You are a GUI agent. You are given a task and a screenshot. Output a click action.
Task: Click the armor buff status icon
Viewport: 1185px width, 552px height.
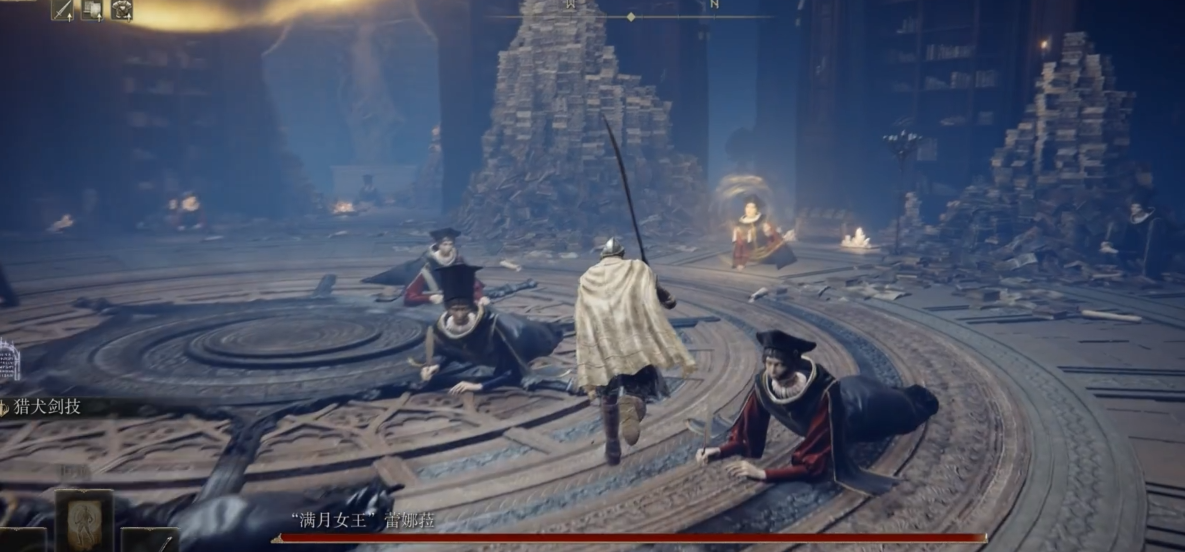click(x=121, y=10)
